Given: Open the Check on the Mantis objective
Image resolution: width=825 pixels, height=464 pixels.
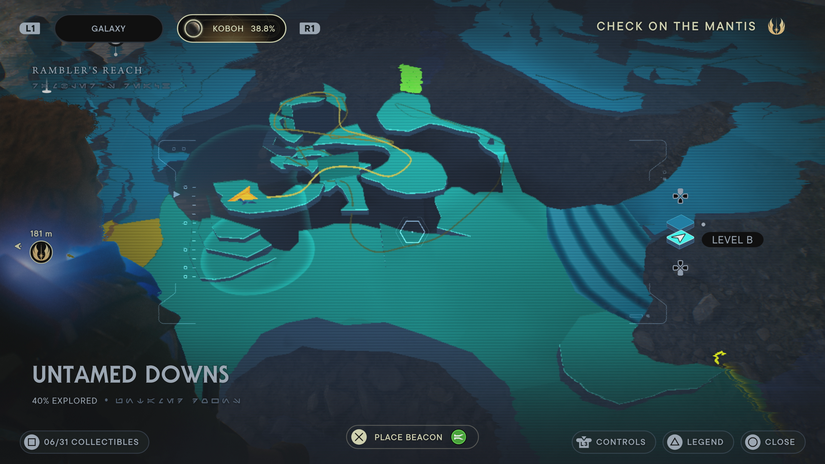Looking at the screenshot, I should 690,27.
